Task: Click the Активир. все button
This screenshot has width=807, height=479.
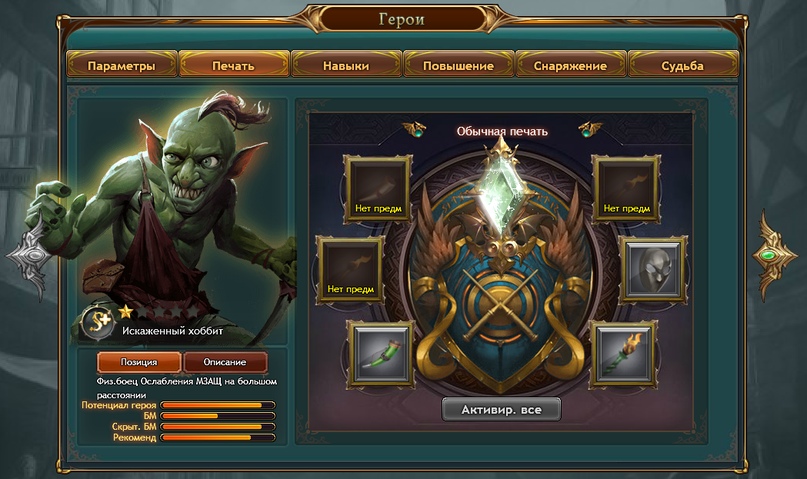Action: point(502,409)
